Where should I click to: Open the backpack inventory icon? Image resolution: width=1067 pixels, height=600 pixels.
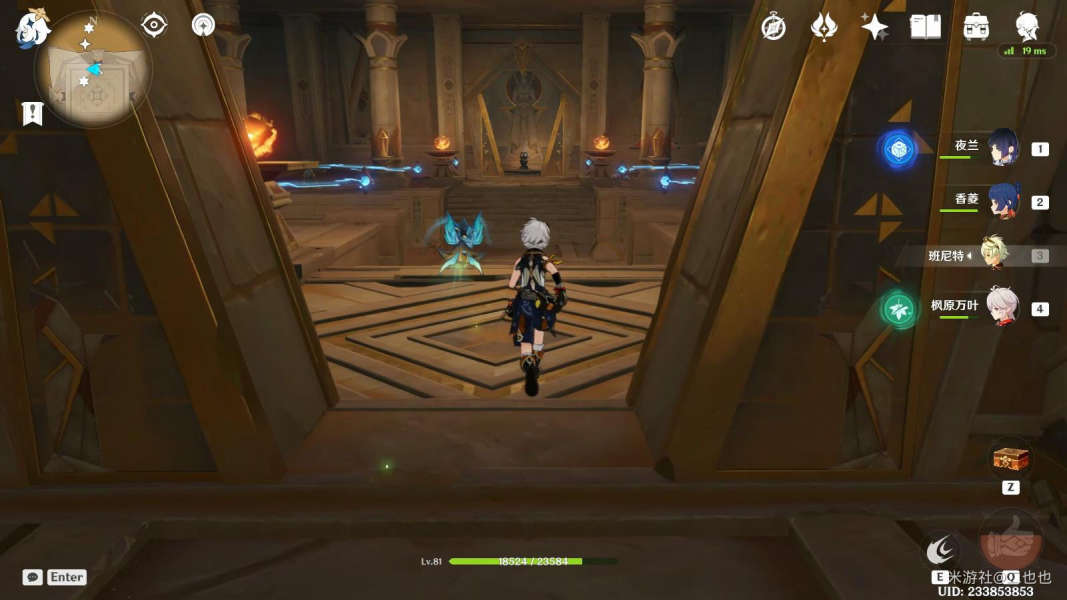tap(976, 27)
